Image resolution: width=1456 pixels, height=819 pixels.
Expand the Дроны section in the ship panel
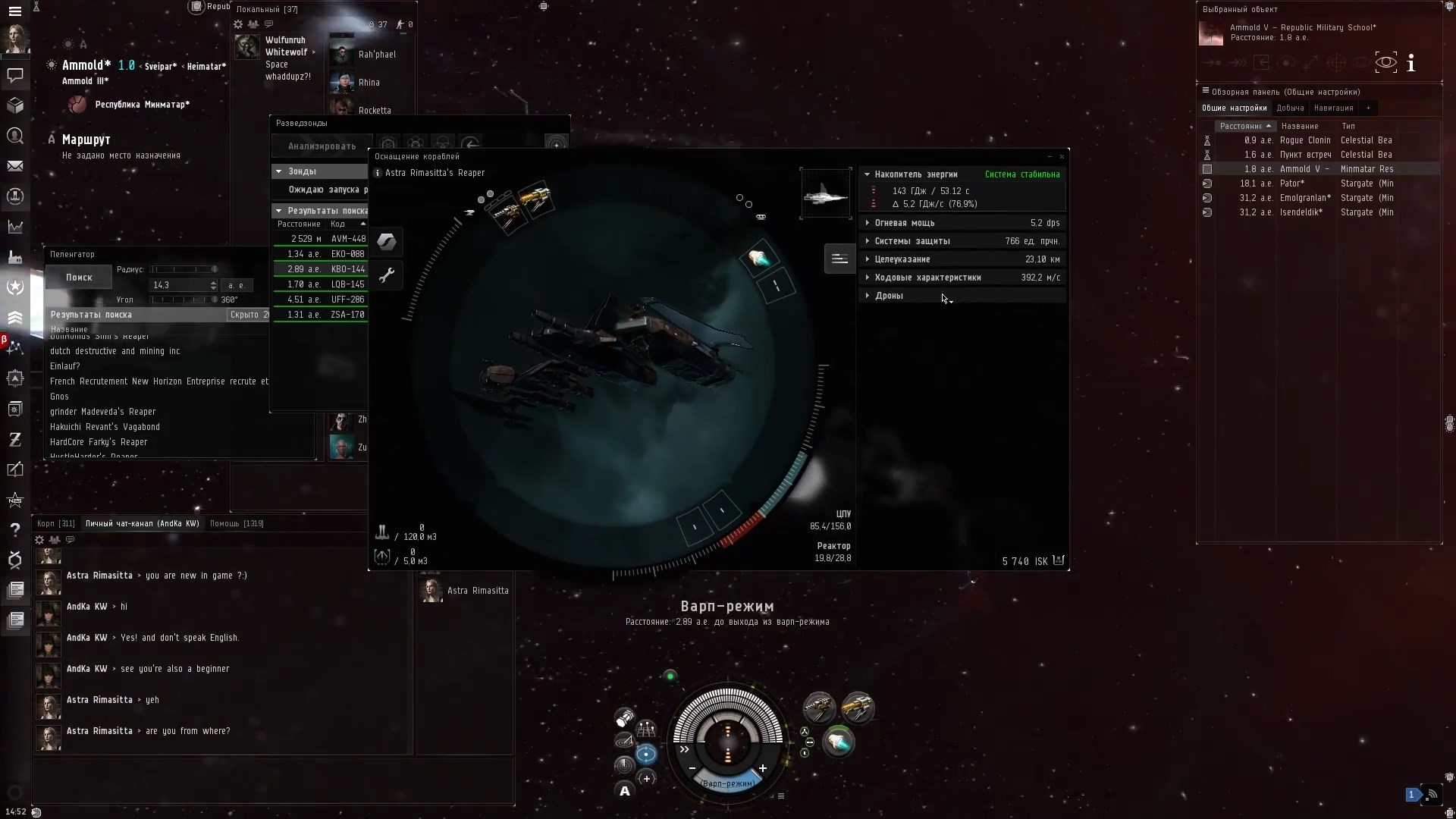(x=868, y=296)
